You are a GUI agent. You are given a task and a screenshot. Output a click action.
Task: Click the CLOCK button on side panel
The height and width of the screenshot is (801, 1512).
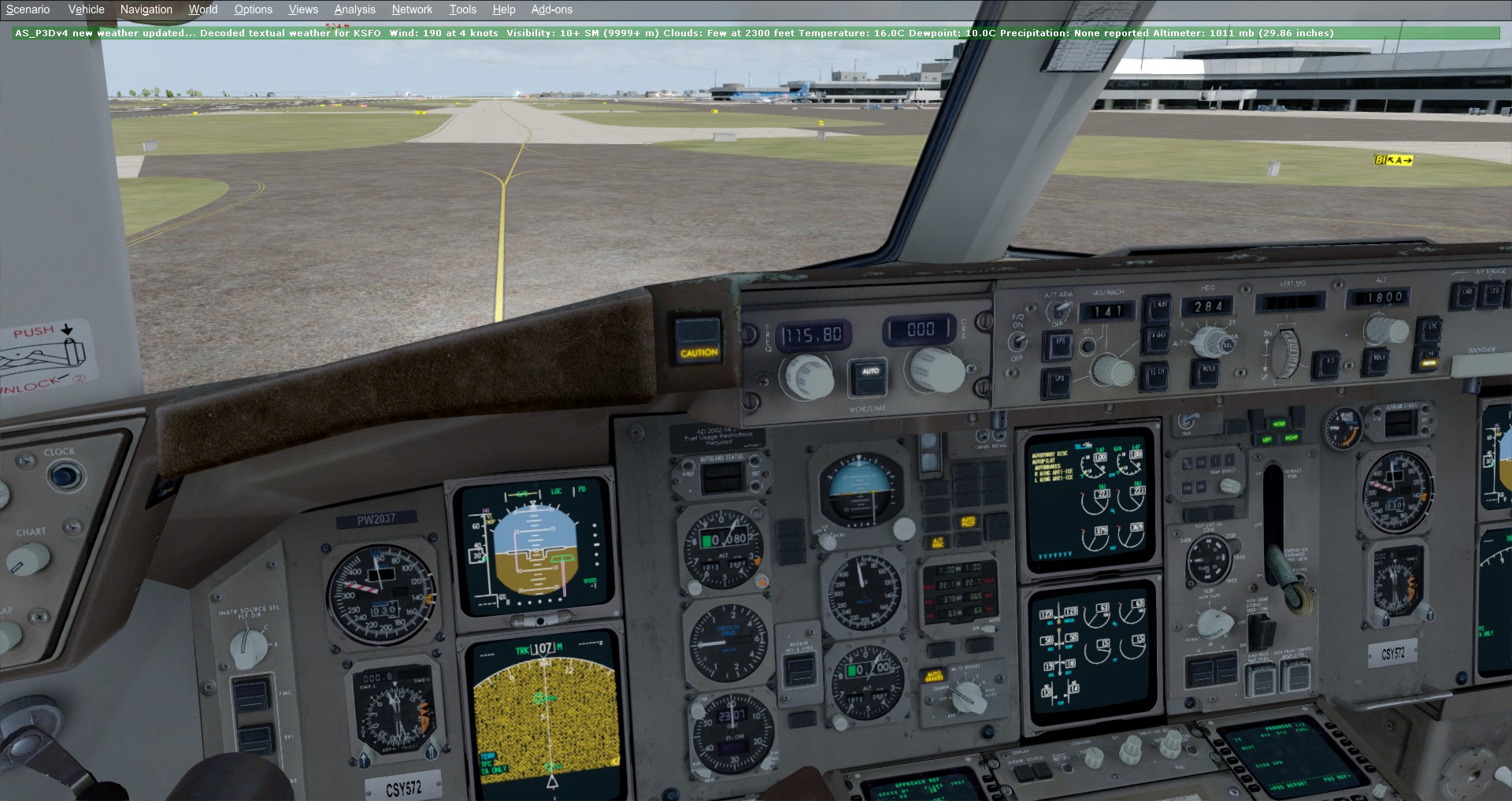tap(64, 476)
